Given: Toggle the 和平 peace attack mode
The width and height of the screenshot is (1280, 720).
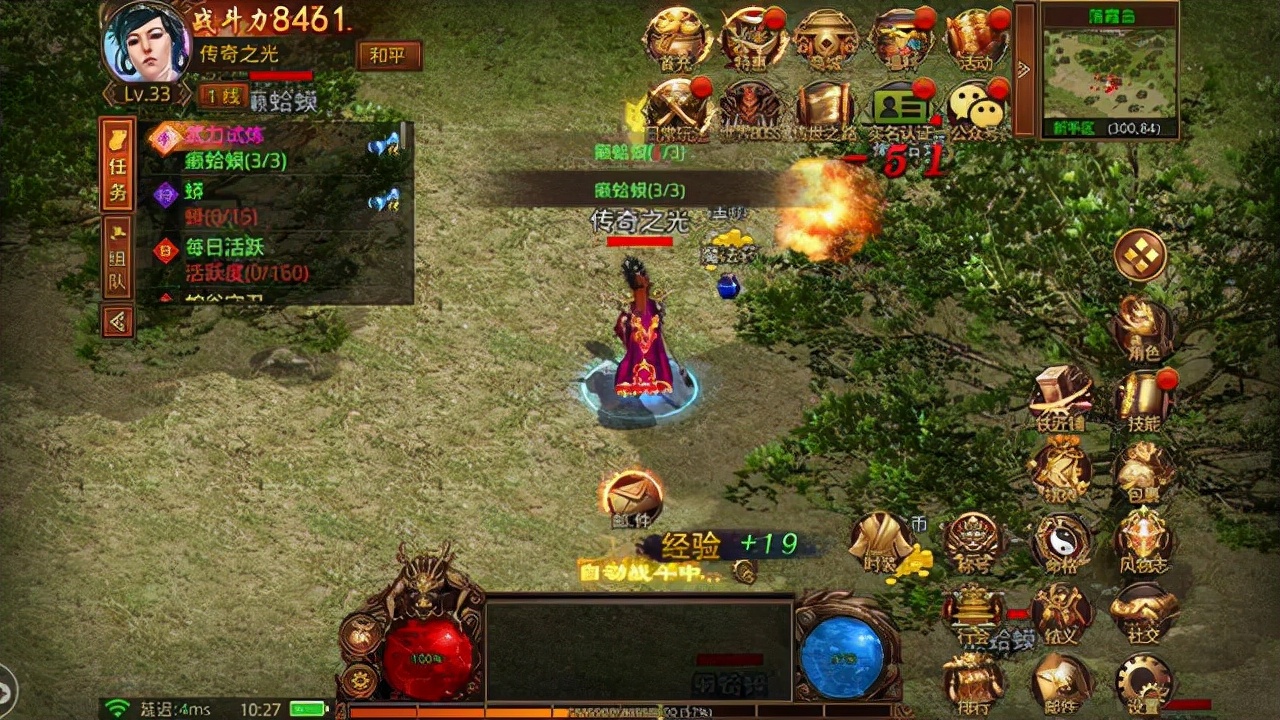Looking at the screenshot, I should click(388, 57).
